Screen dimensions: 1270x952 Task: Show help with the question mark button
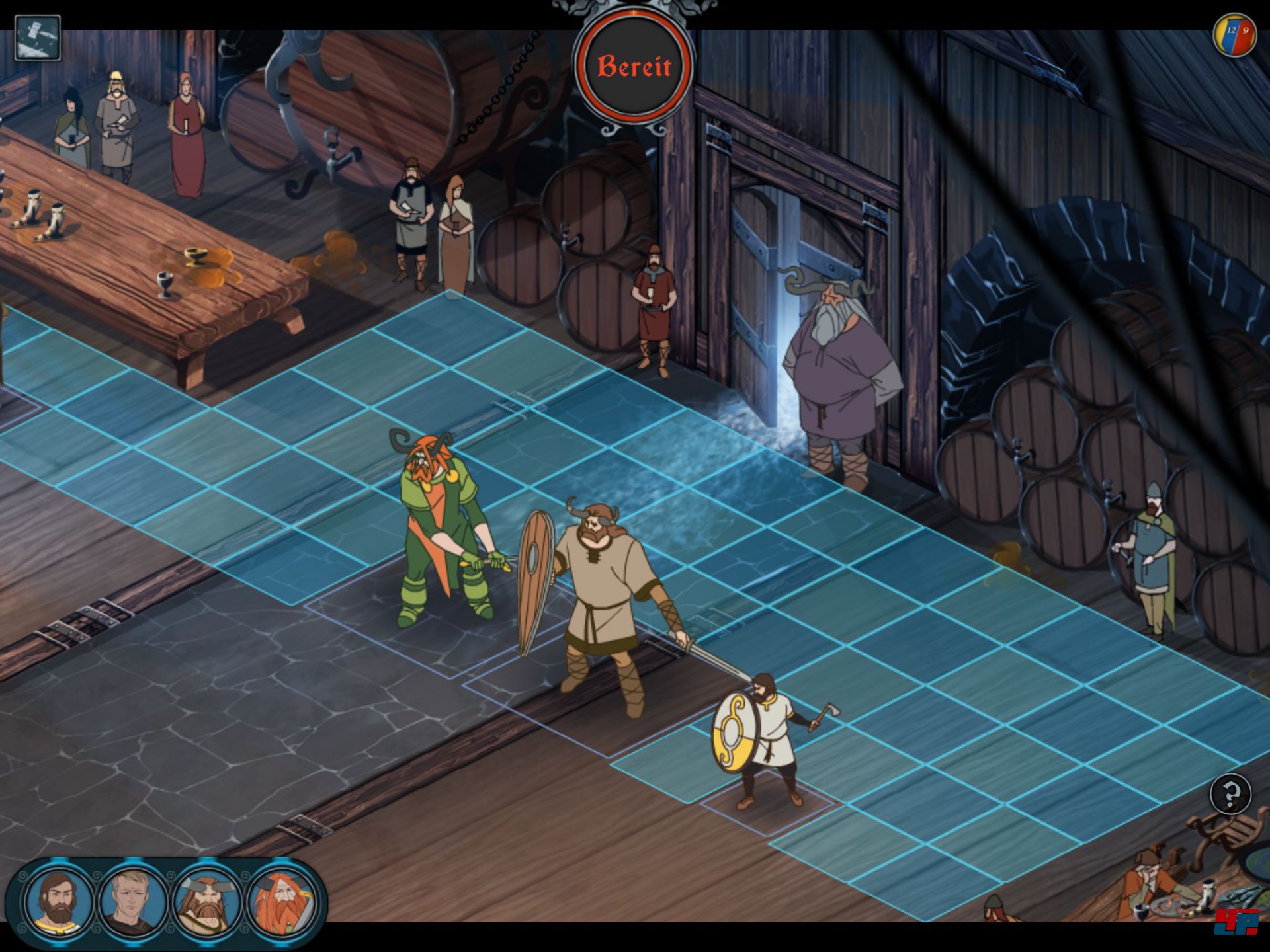tap(1230, 793)
